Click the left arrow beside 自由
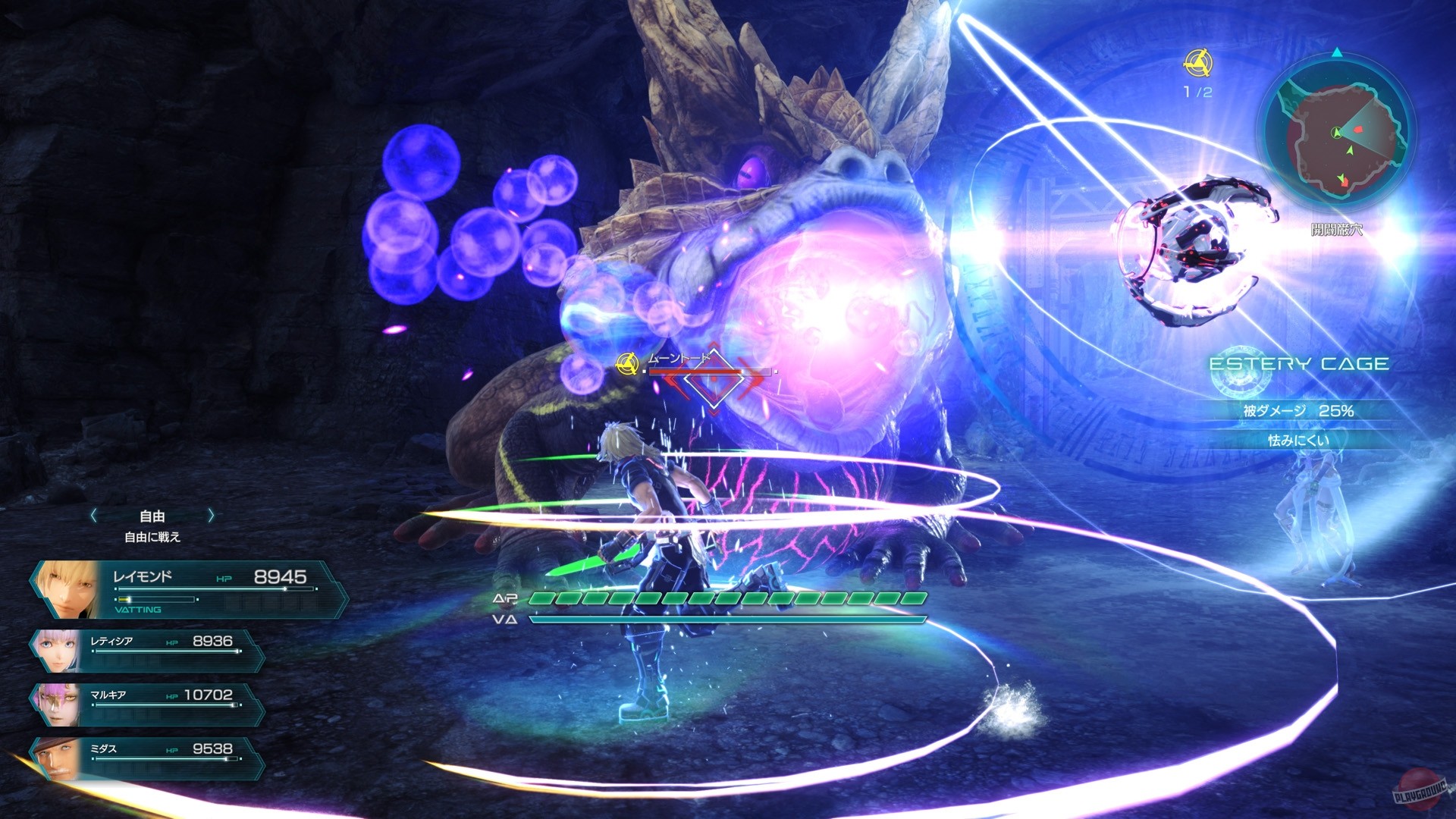 (x=93, y=516)
